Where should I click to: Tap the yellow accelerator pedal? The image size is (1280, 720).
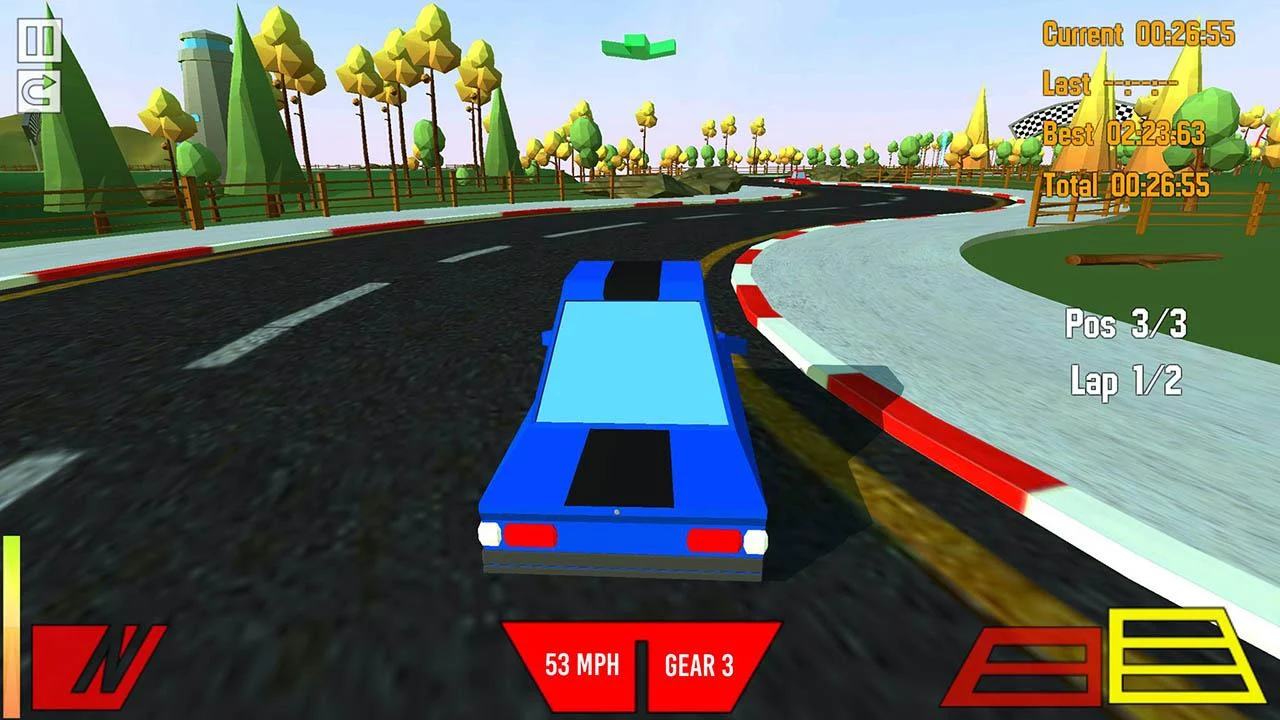pos(1186,657)
